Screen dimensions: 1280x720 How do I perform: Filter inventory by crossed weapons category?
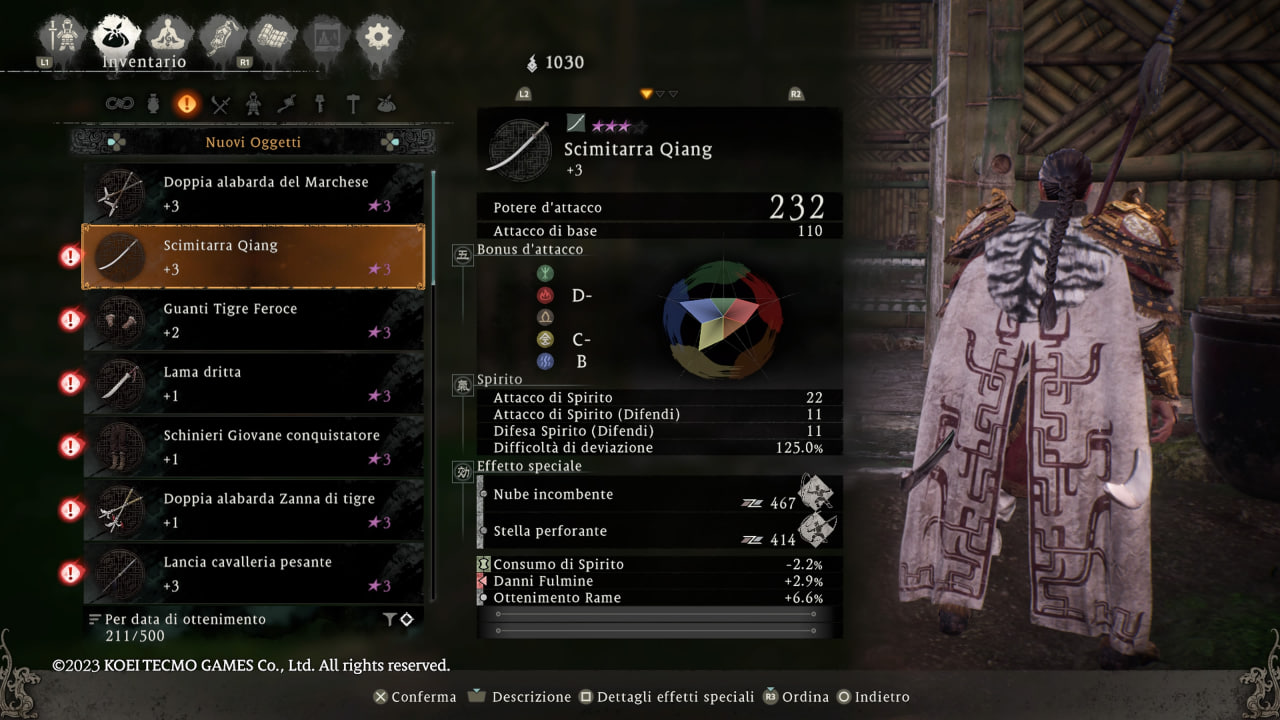[x=221, y=103]
